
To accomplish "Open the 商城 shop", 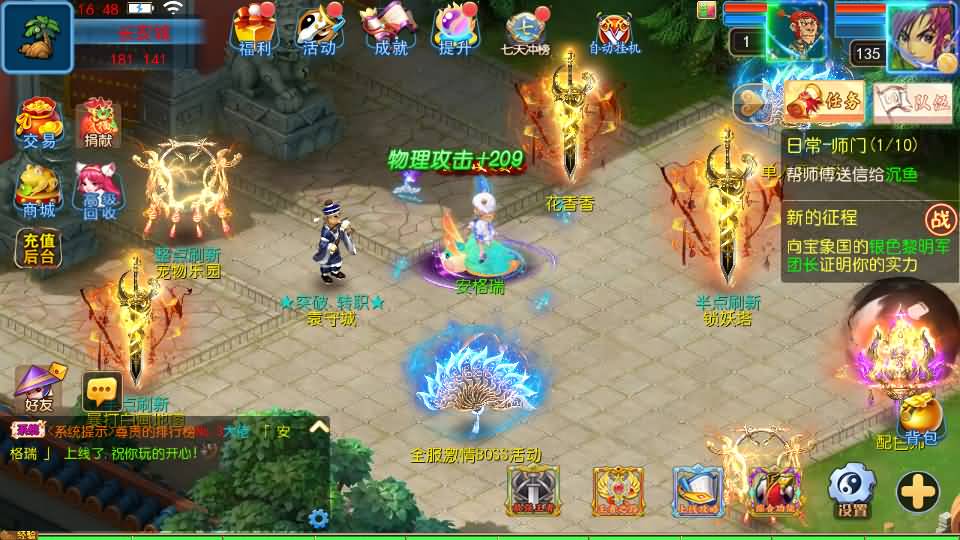I will (41, 190).
